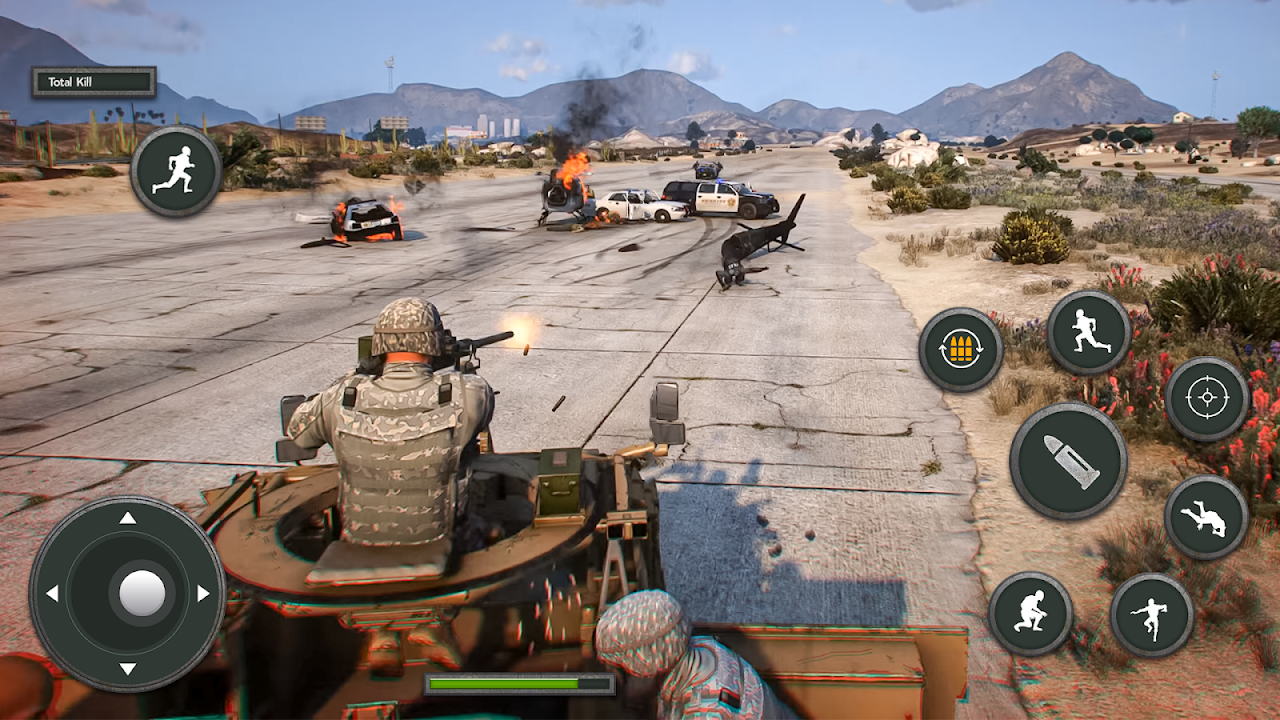Activate the crosshair aim button
Screen dimensions: 1280x720
click(1207, 398)
